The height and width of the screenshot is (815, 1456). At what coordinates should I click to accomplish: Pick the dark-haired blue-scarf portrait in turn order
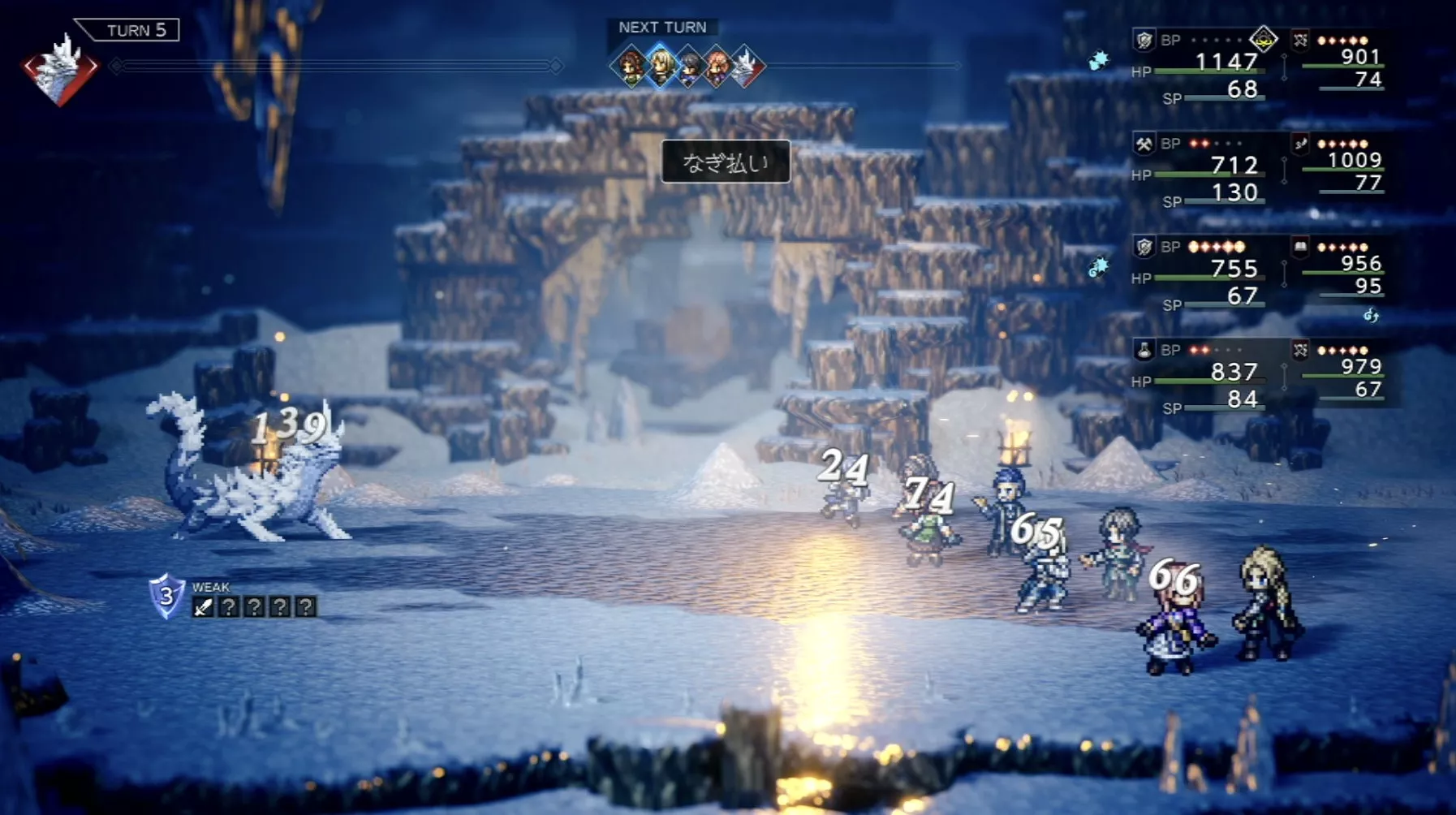point(689,67)
